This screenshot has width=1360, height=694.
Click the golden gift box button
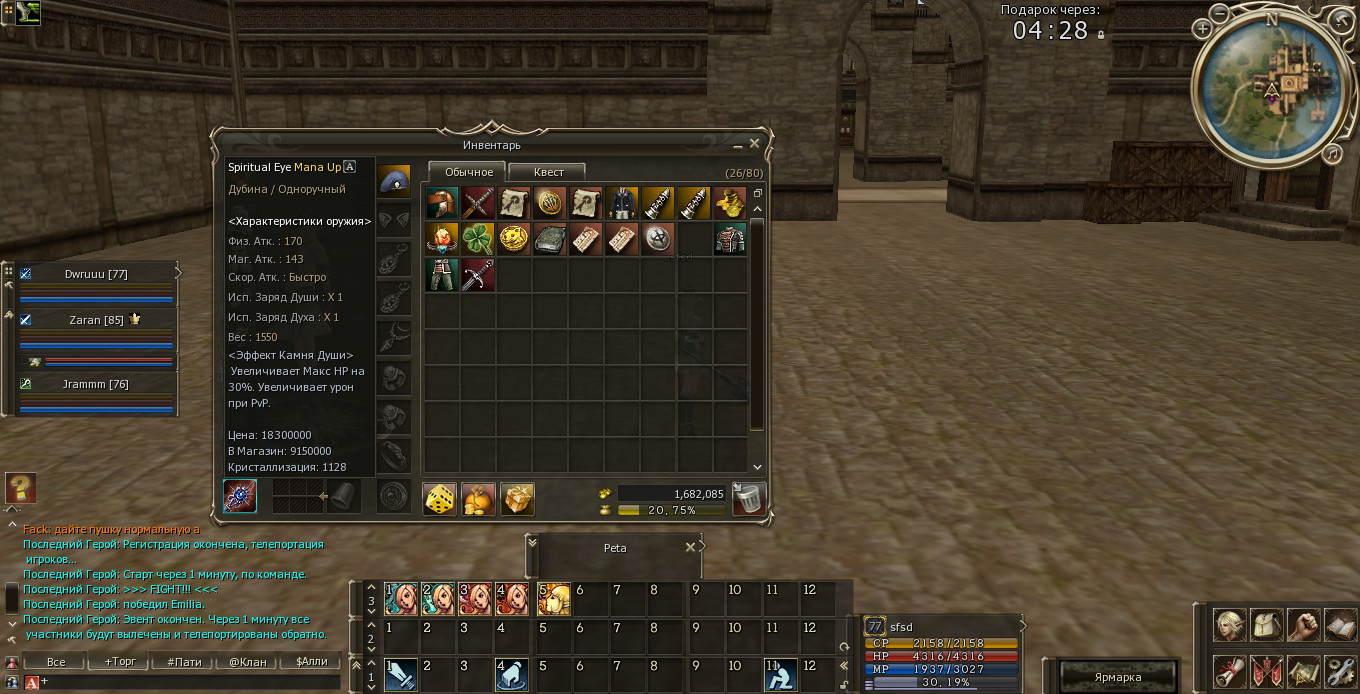[517, 498]
